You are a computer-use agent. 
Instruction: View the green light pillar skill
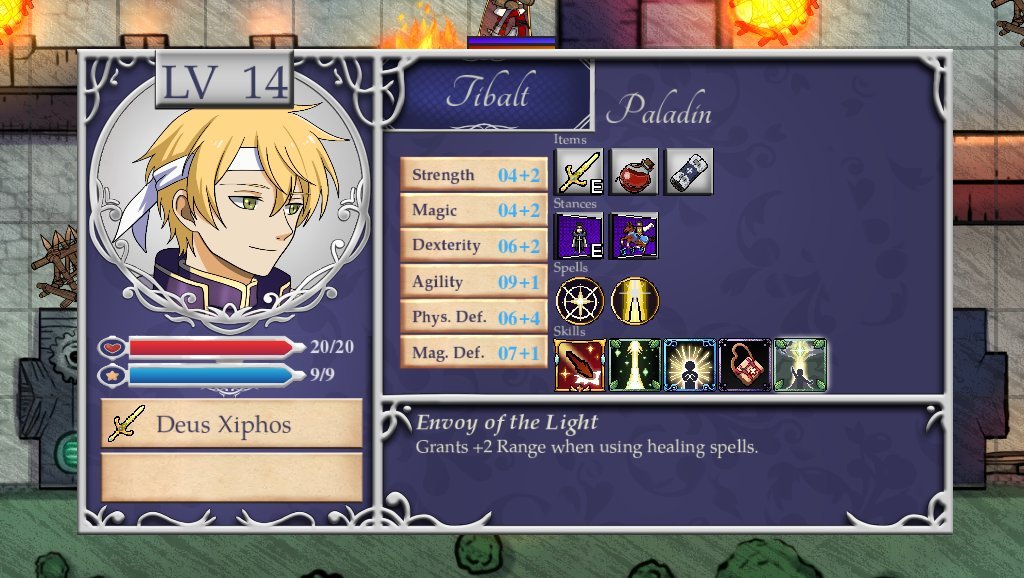pyautogui.click(x=635, y=365)
